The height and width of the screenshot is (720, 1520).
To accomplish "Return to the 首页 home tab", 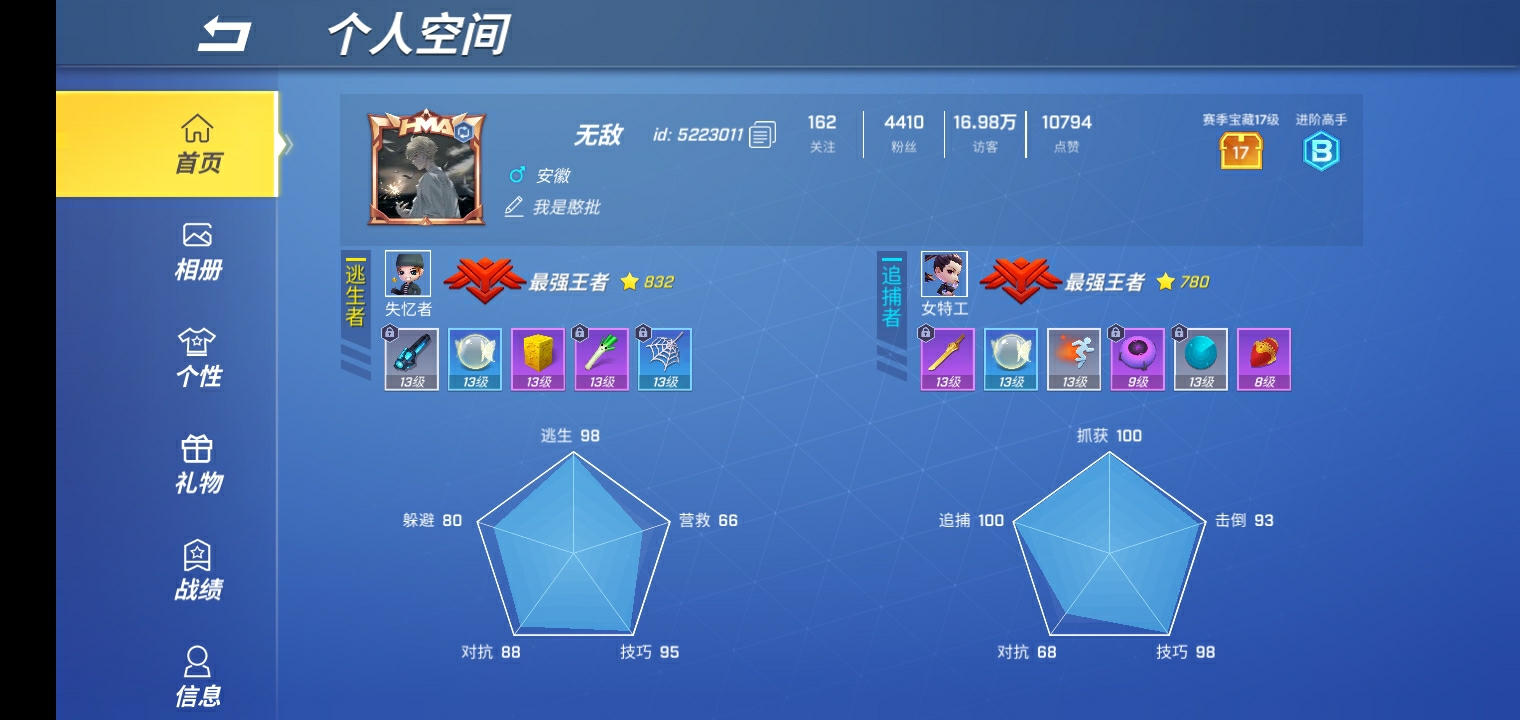I will click(199, 143).
